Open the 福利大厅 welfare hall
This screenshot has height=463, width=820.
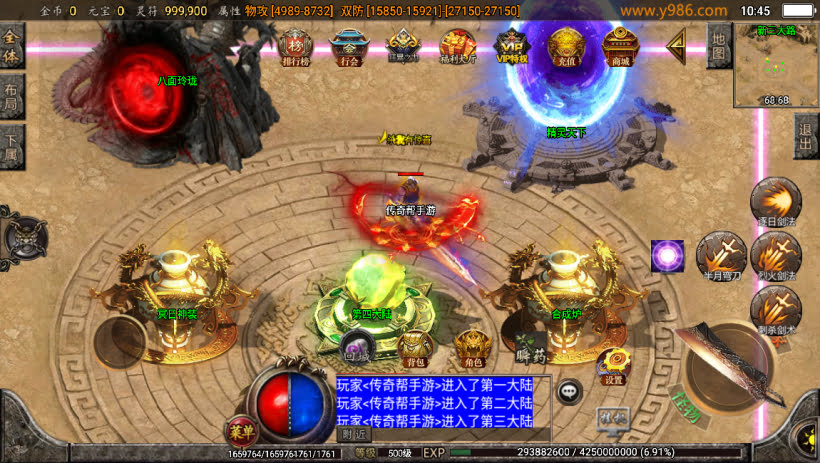point(459,45)
